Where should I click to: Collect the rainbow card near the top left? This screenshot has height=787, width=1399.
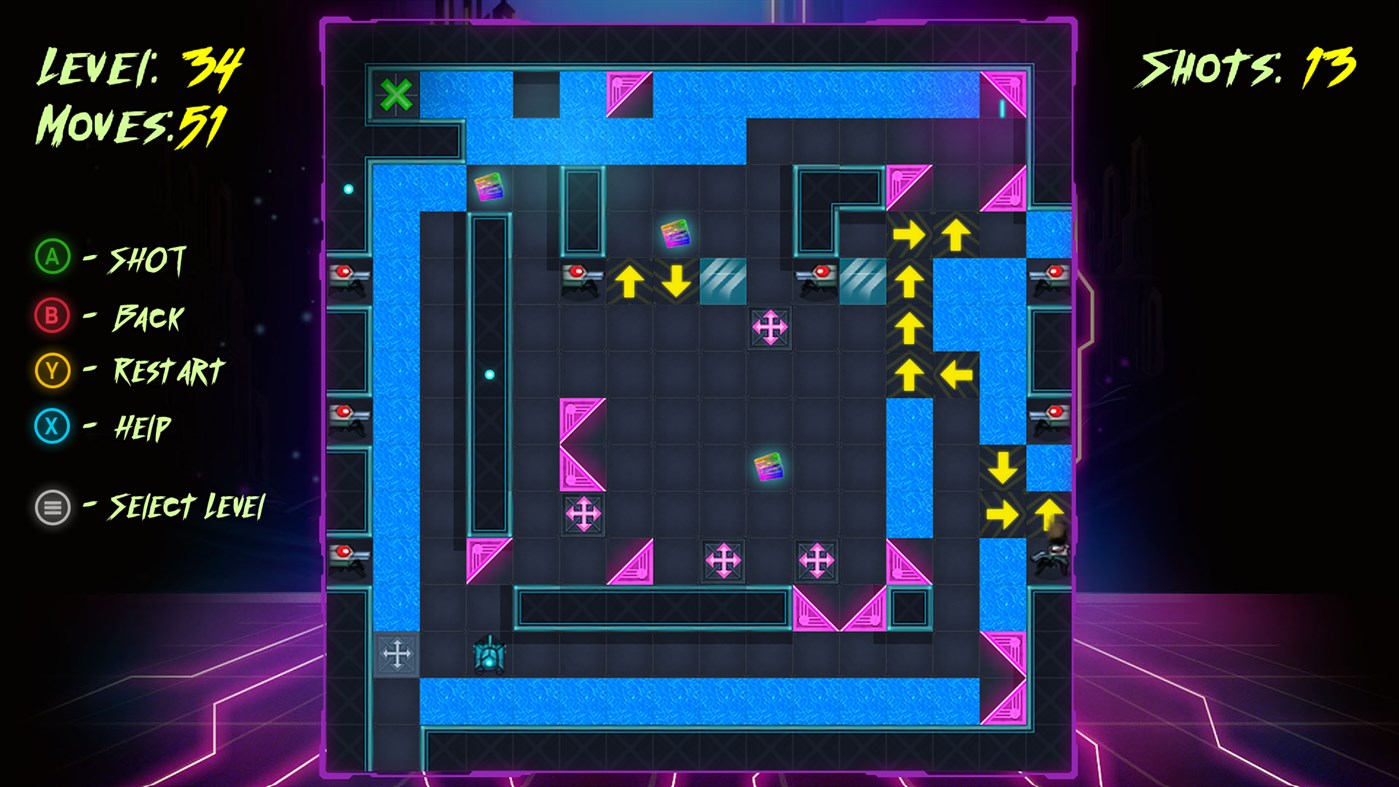489,188
